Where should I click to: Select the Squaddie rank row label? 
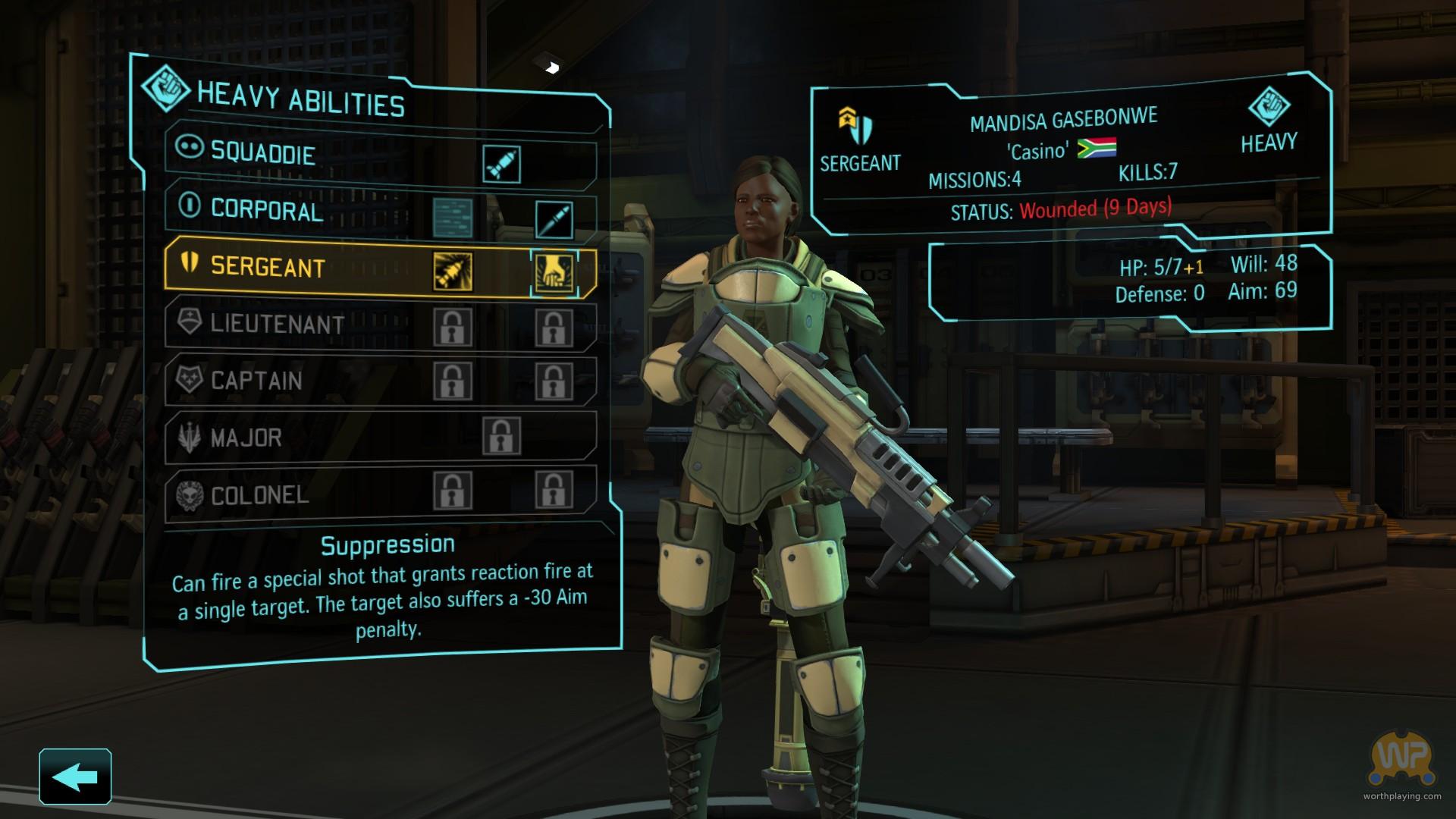(x=262, y=153)
